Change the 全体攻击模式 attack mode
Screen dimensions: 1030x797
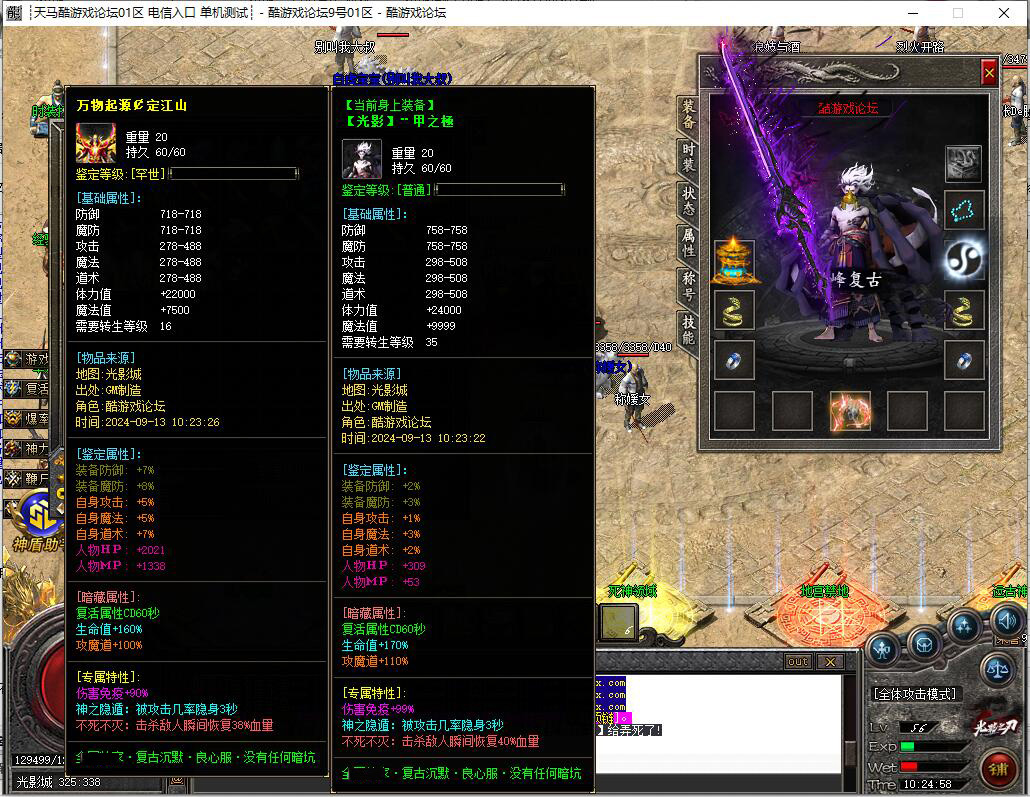tap(914, 694)
